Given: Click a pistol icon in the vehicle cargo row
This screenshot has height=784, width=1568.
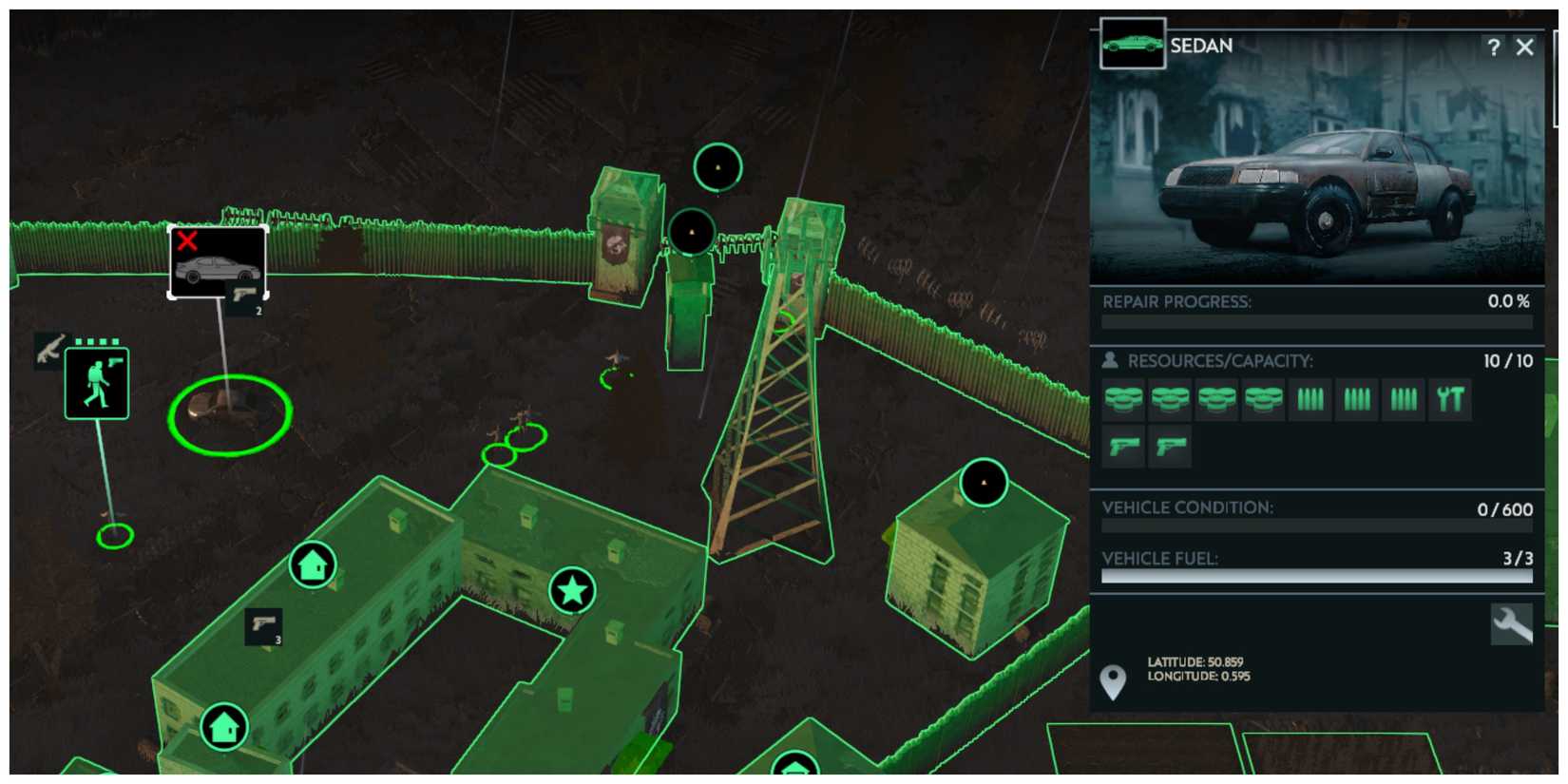Looking at the screenshot, I should click(x=1121, y=444).
